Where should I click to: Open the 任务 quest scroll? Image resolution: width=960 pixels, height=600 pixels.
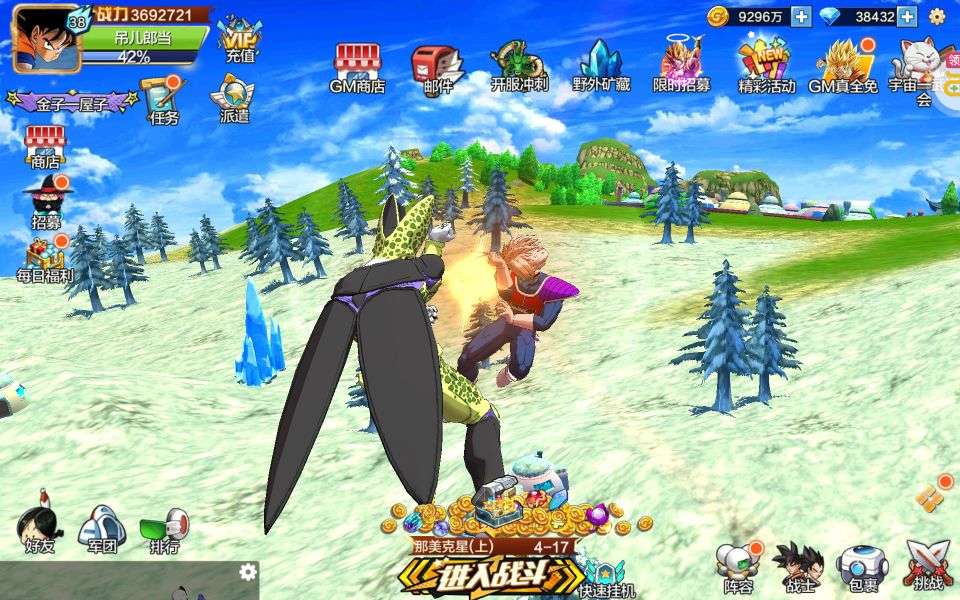coord(163,100)
